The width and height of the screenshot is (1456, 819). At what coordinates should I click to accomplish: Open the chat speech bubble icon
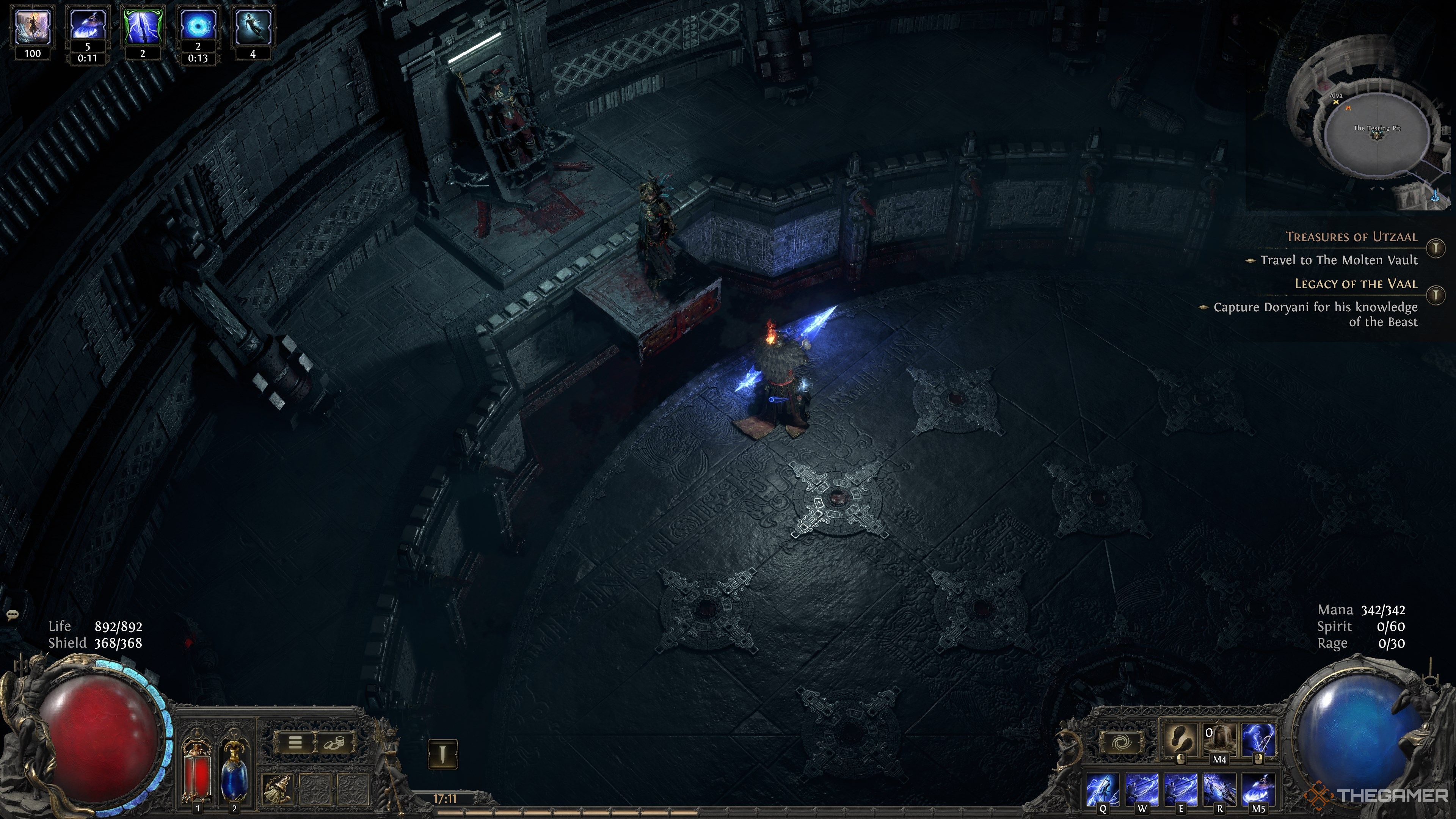tap(13, 614)
